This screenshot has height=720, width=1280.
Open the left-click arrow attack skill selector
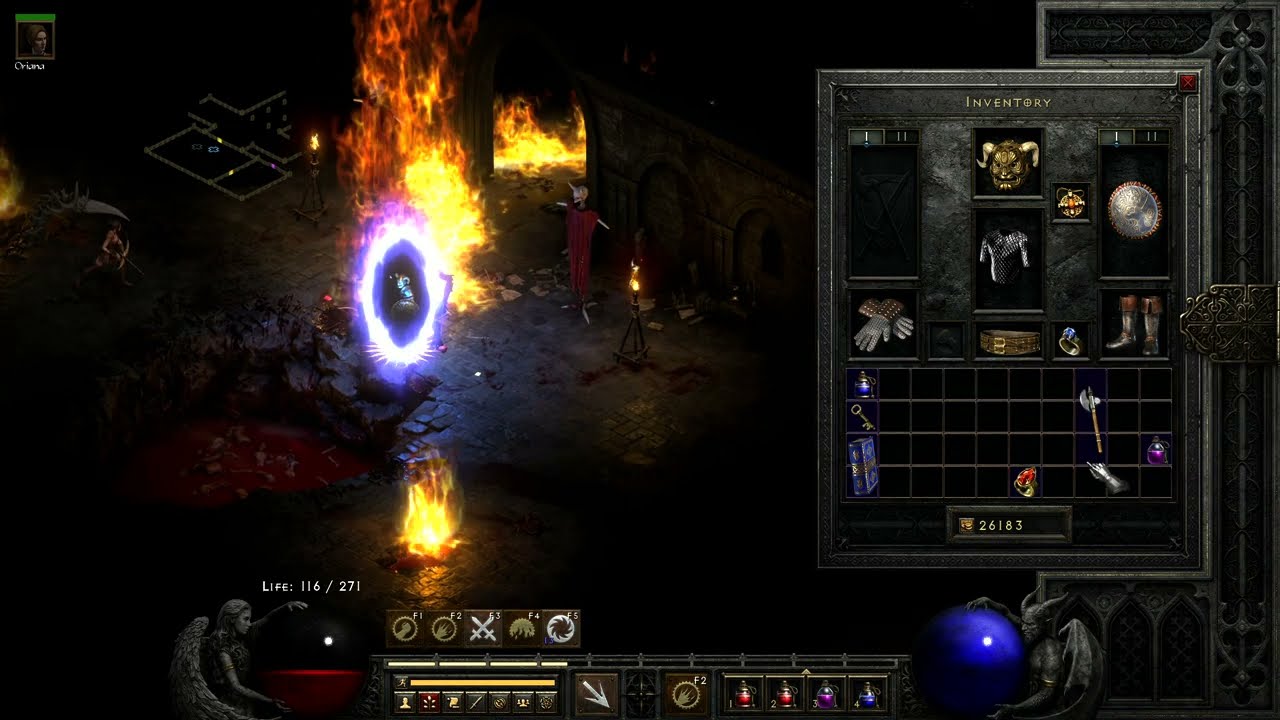(597, 693)
